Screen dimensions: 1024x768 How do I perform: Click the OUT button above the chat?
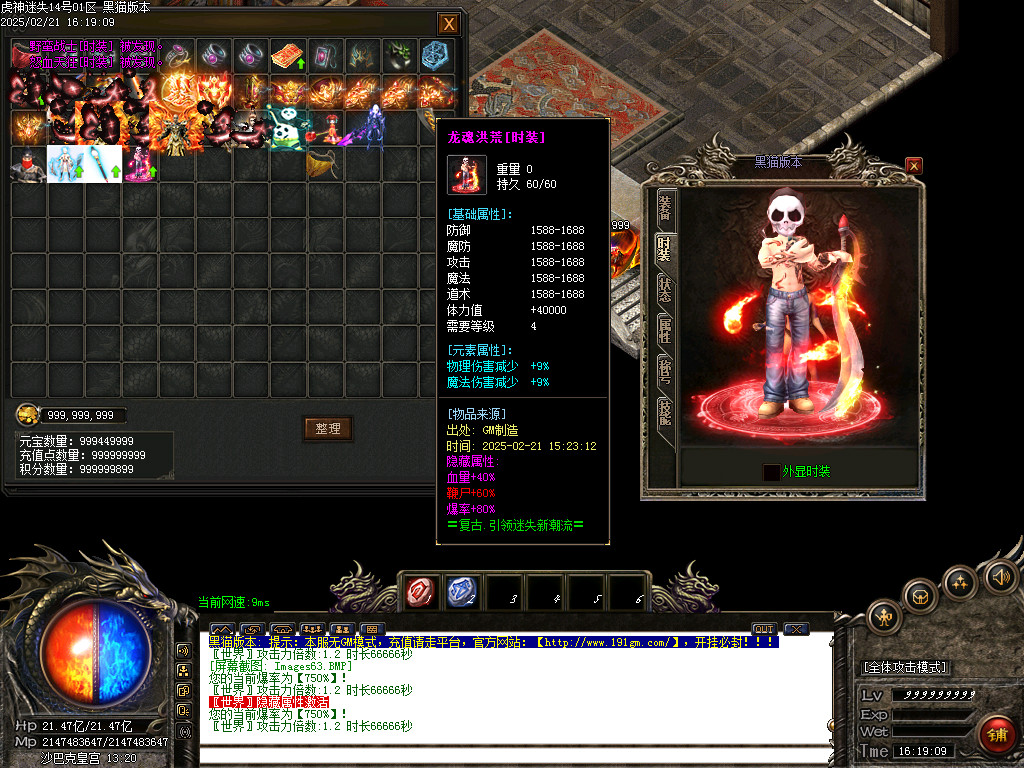coord(764,629)
